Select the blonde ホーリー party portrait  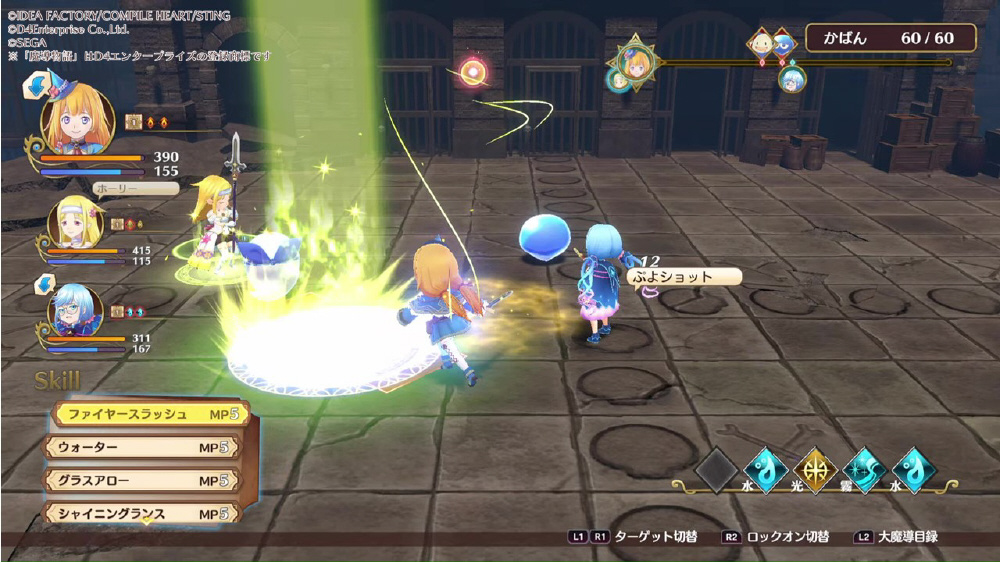[x=75, y=224]
